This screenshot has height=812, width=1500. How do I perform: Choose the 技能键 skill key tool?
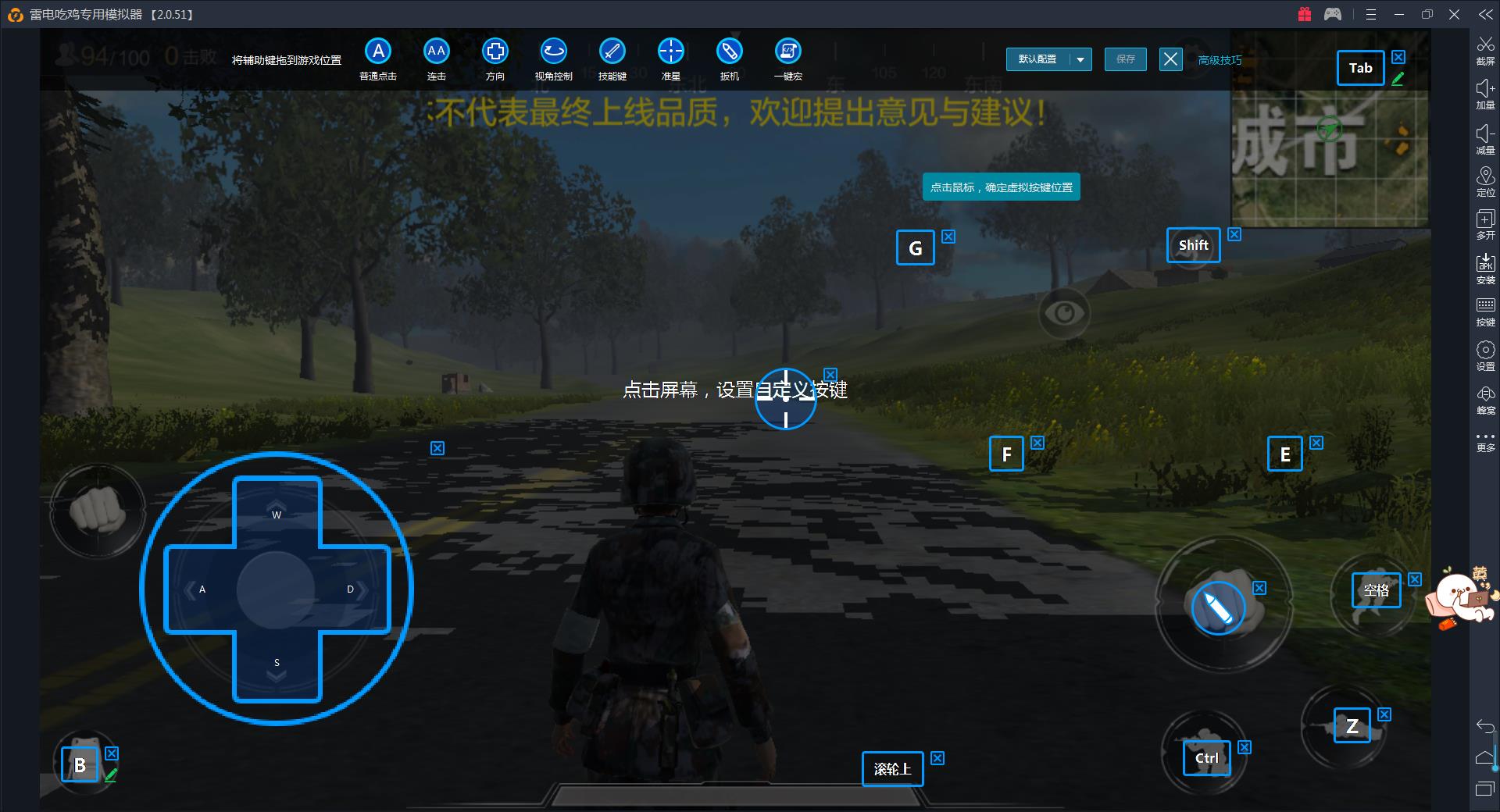click(x=612, y=52)
